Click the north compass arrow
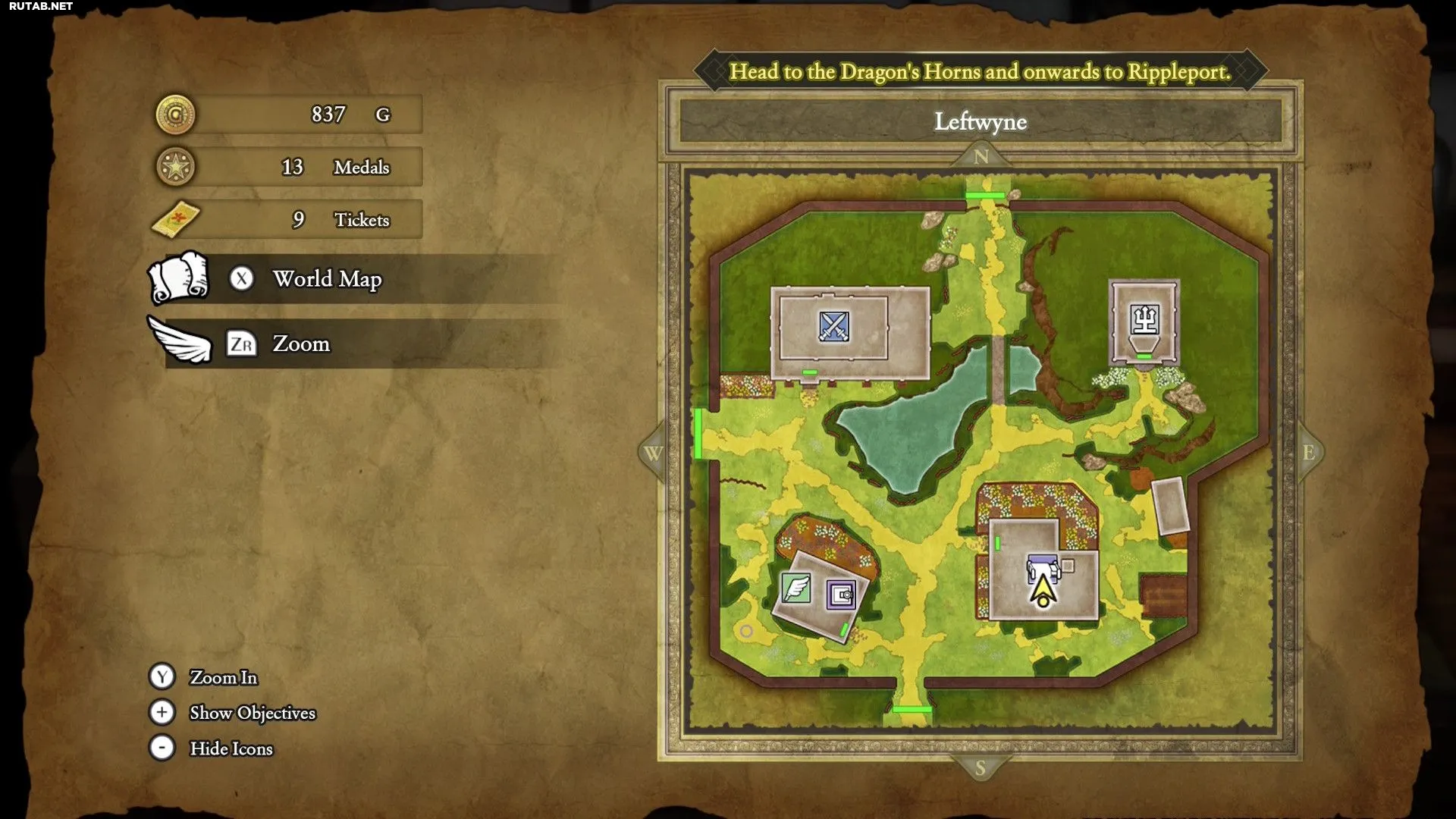The width and height of the screenshot is (1456, 819). point(981,156)
